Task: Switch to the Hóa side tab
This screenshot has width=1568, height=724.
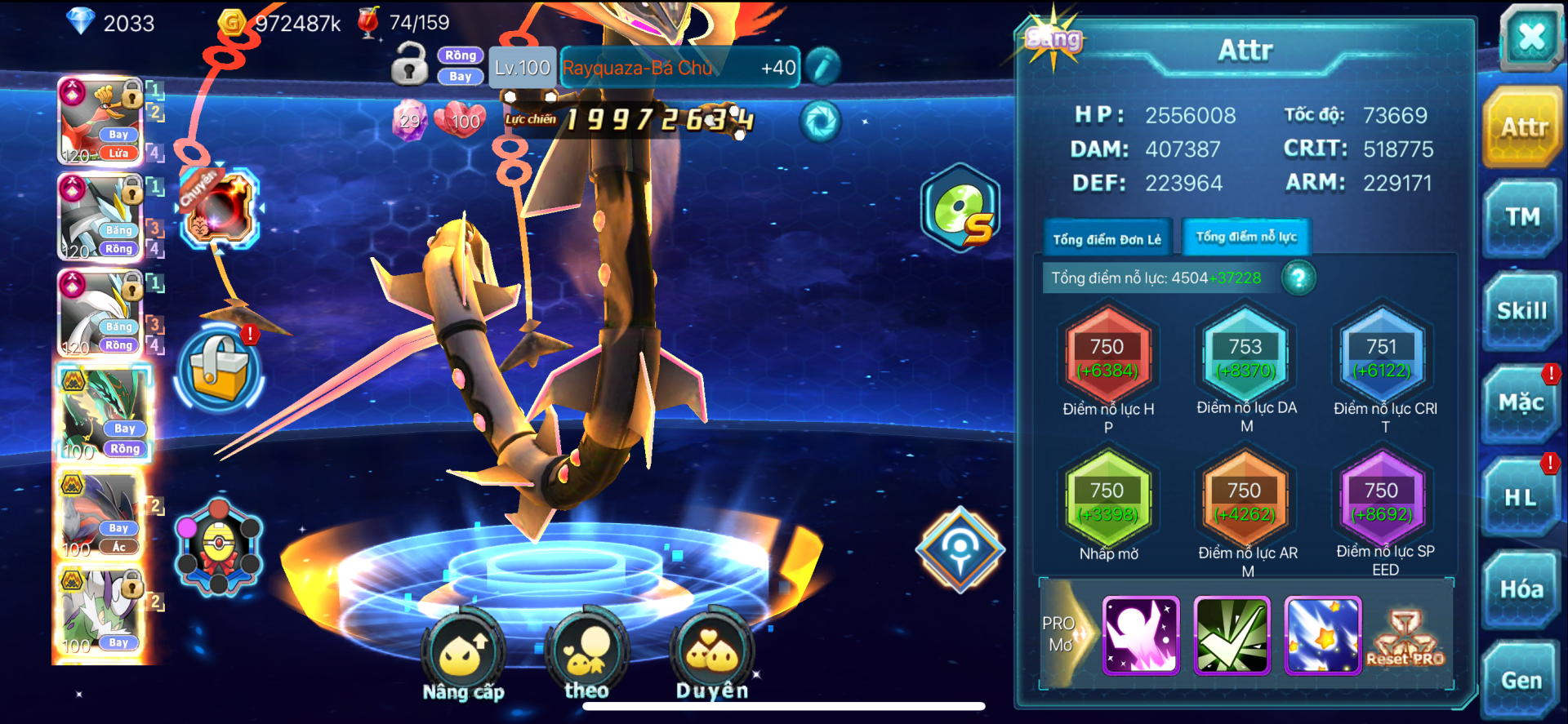Action: (x=1521, y=589)
